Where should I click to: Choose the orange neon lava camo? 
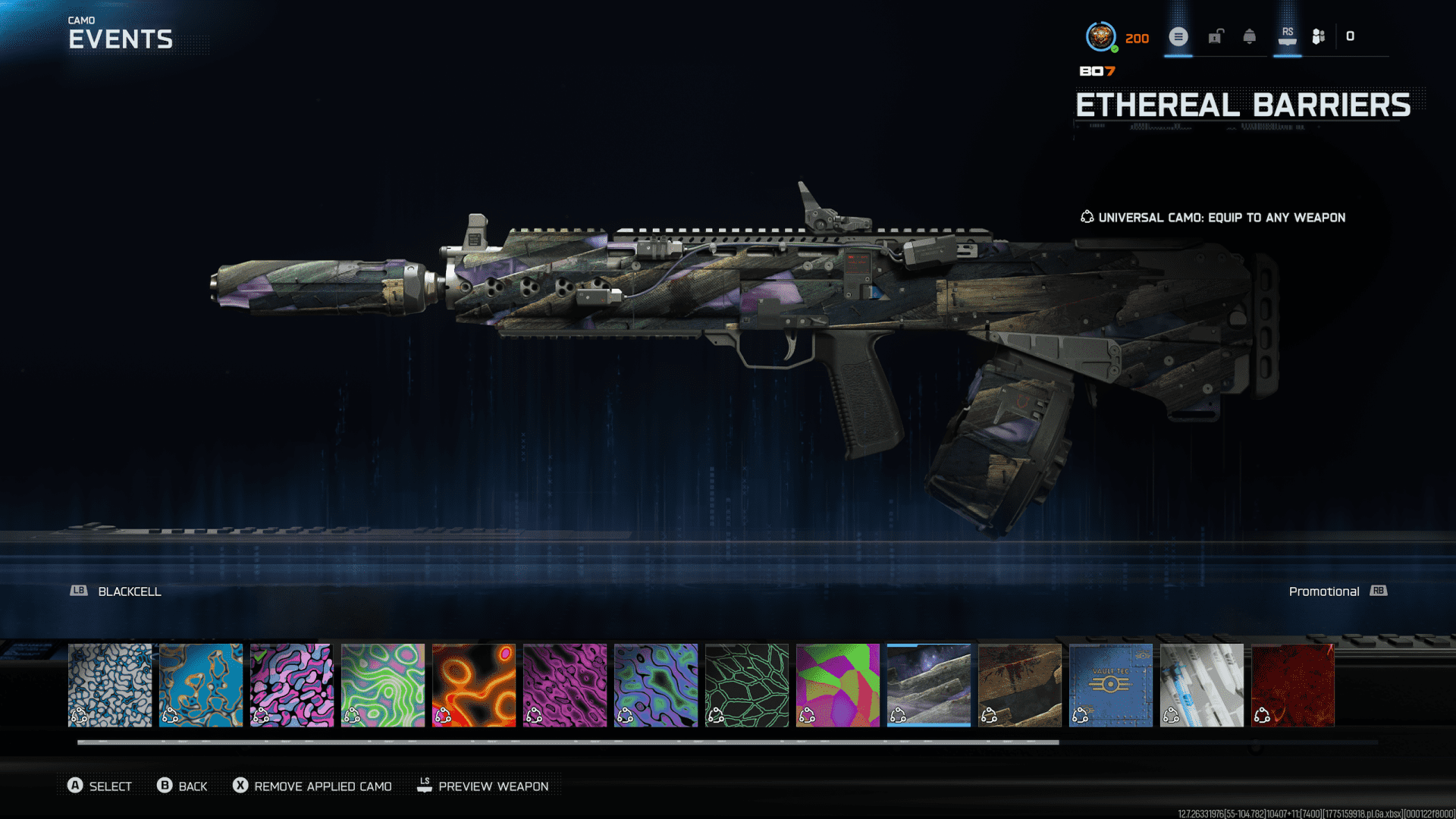coord(474,685)
